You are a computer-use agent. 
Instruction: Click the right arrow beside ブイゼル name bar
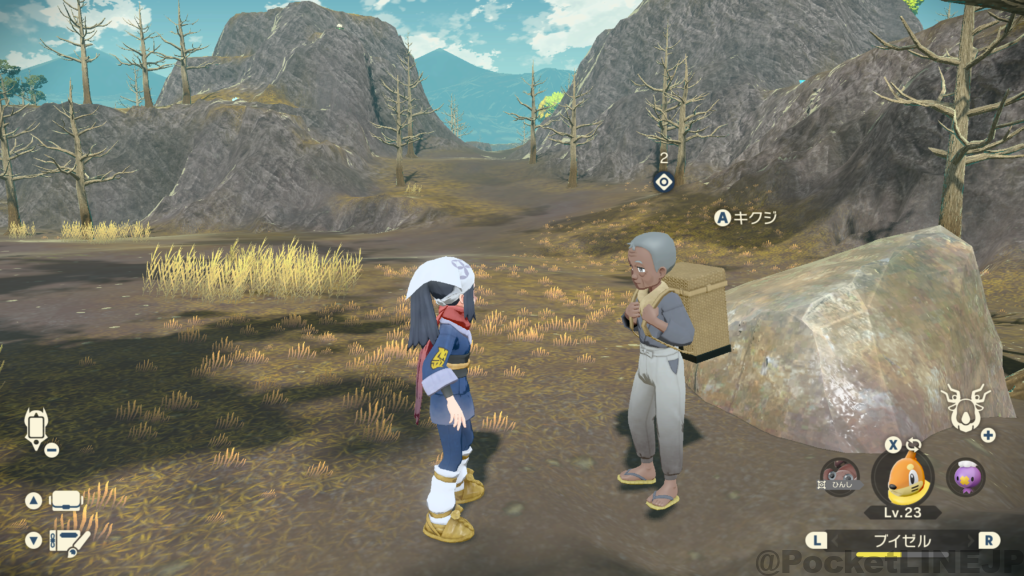coord(989,540)
